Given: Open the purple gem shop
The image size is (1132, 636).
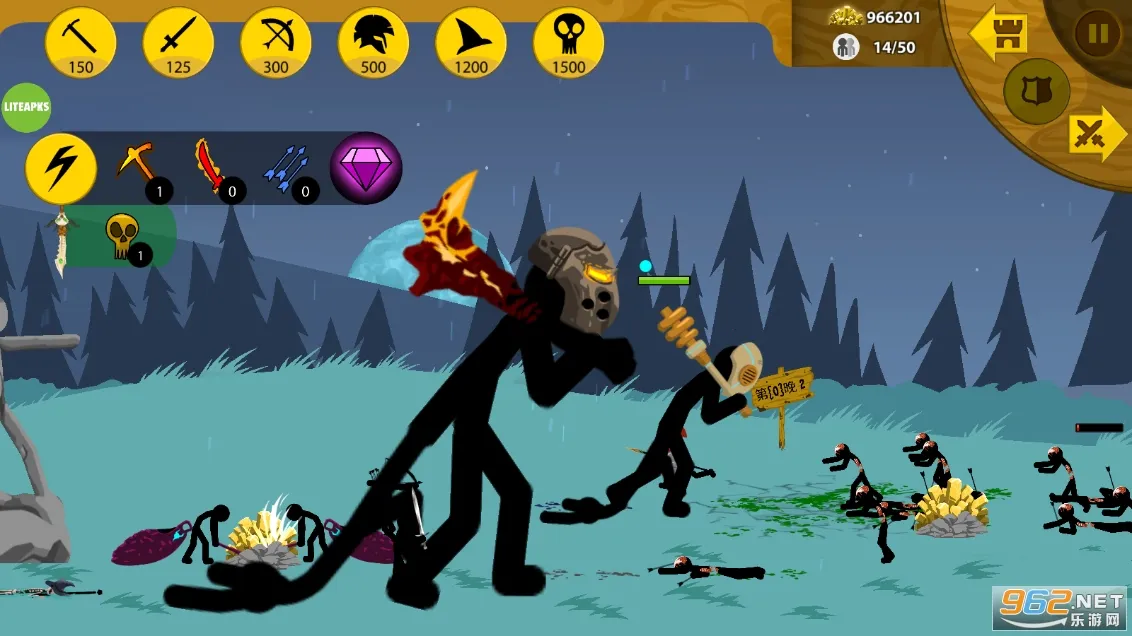Looking at the screenshot, I should 366,167.
